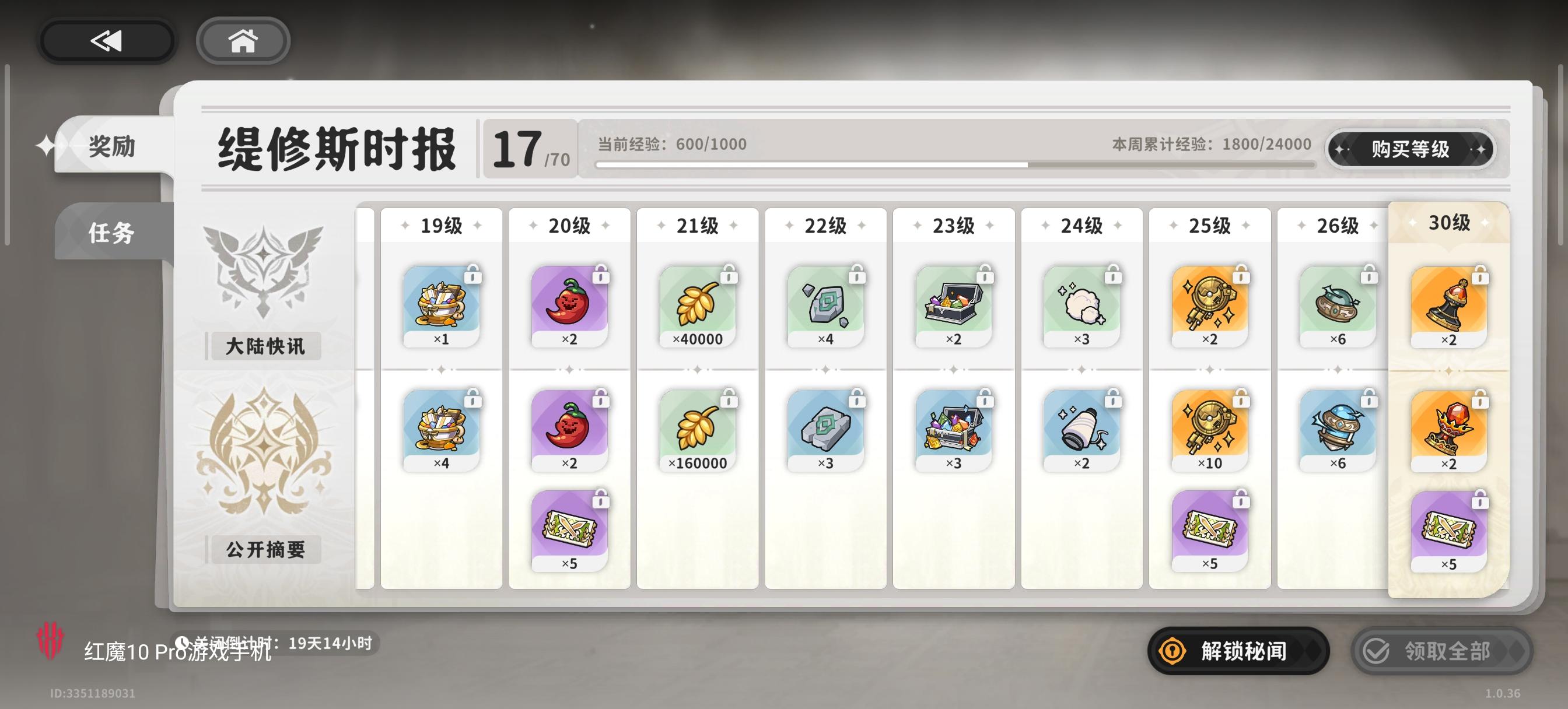Click the black chess piece reward at level 30

(1451, 304)
